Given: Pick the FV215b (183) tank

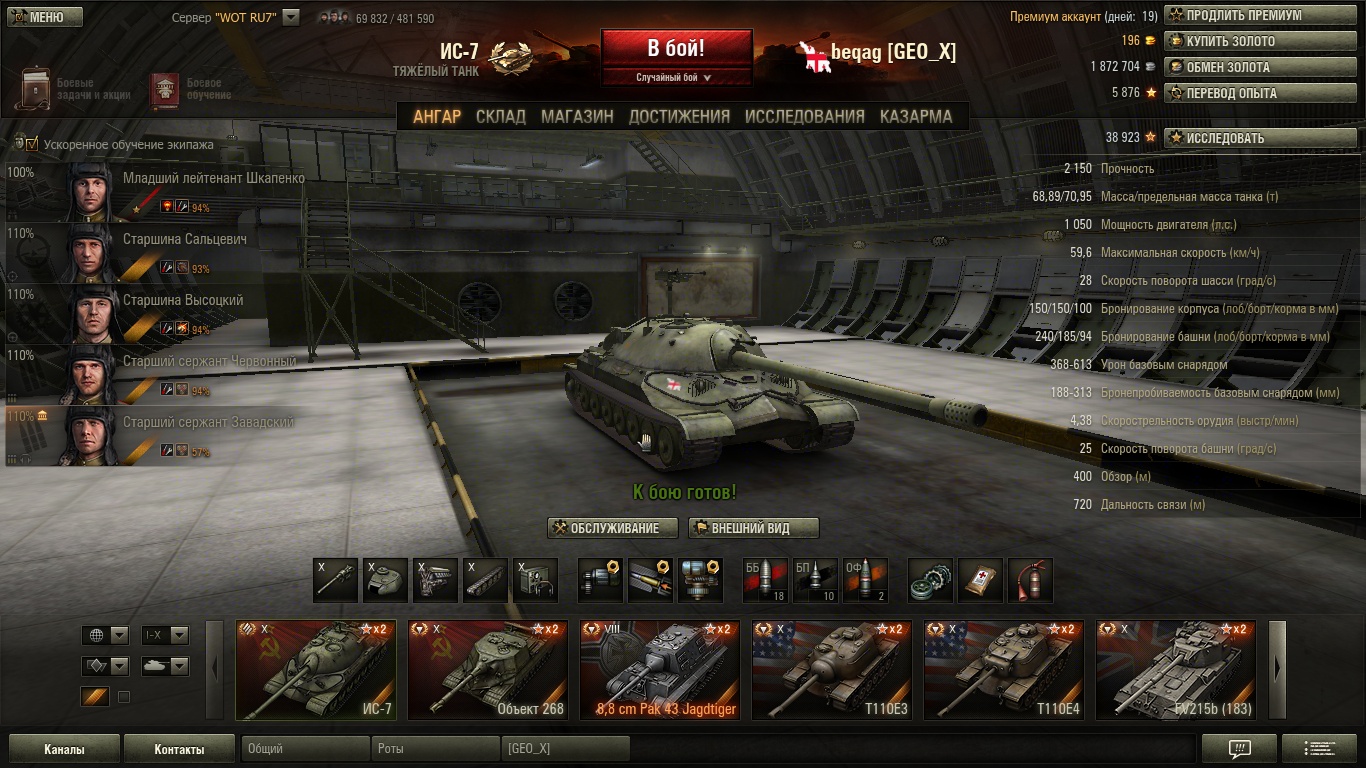Looking at the screenshot, I should point(1176,670).
